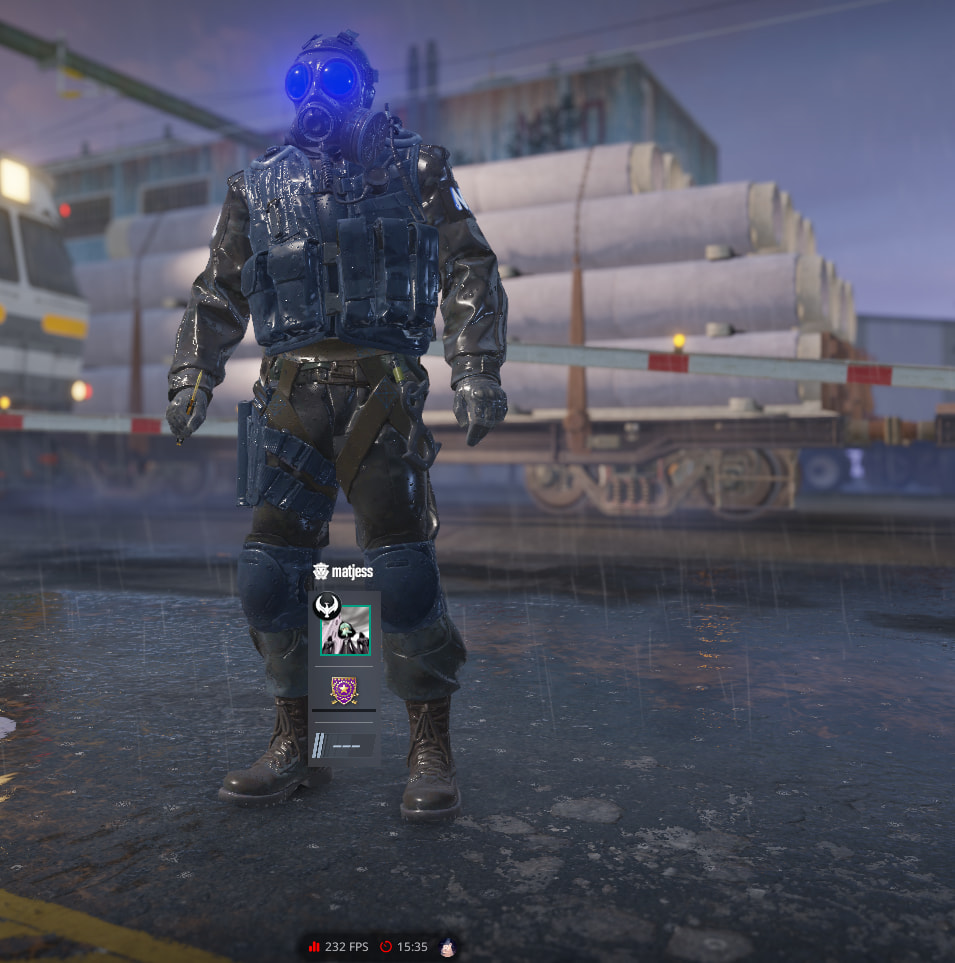
Task: Open the overlay's round avatar icon
Action: (448, 946)
